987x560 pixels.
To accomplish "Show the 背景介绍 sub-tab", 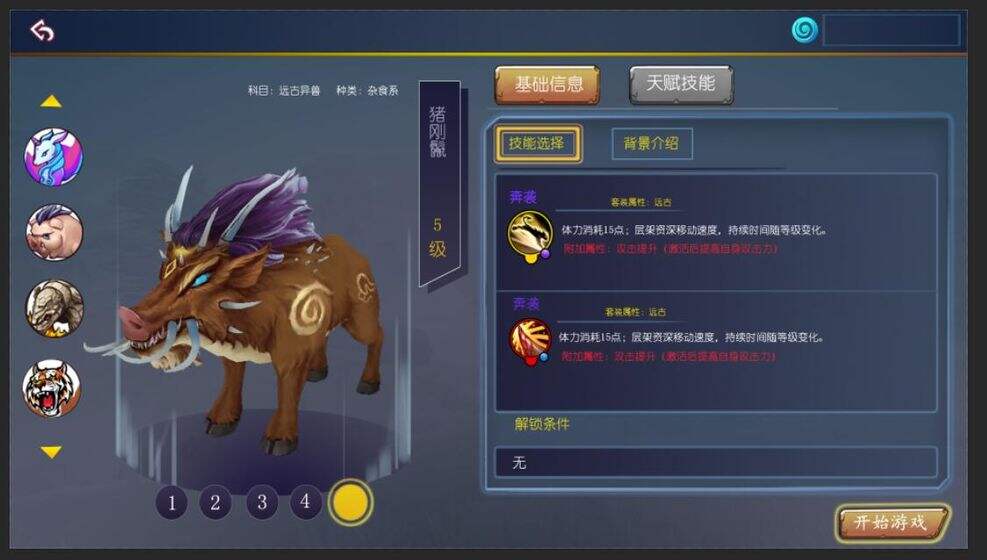I will point(651,144).
